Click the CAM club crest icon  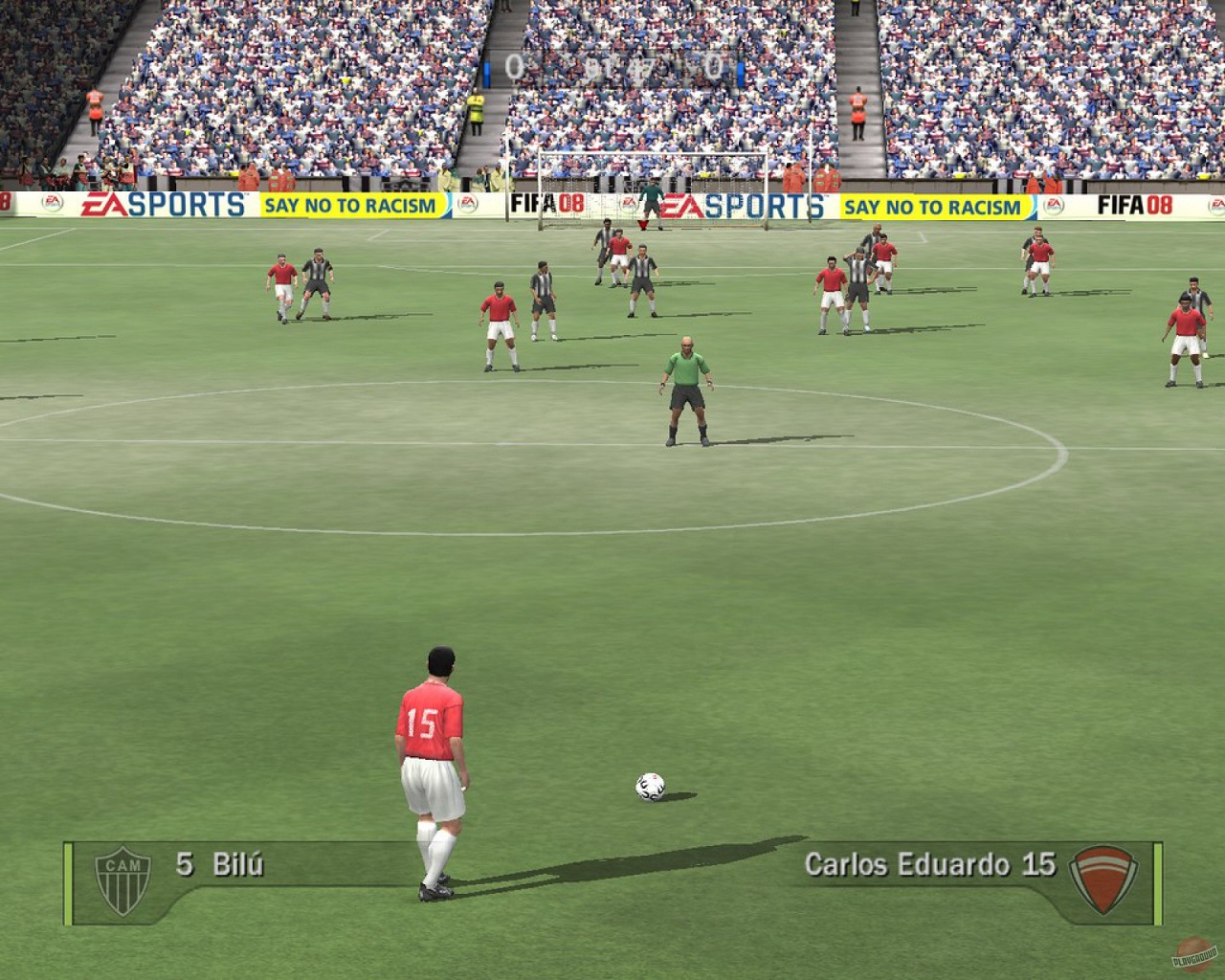point(122,880)
